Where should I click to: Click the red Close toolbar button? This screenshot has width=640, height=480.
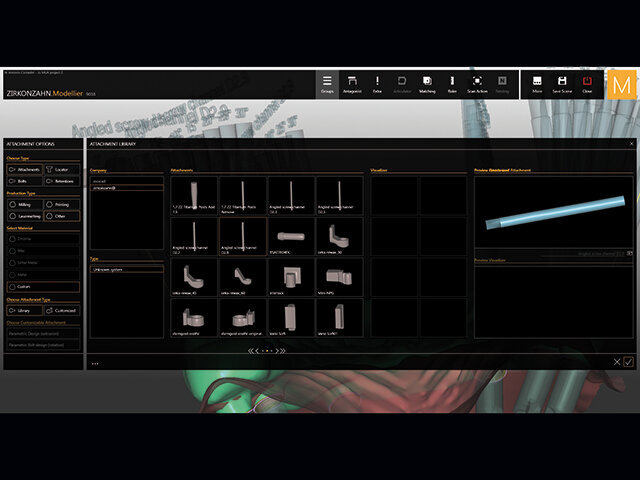(587, 84)
